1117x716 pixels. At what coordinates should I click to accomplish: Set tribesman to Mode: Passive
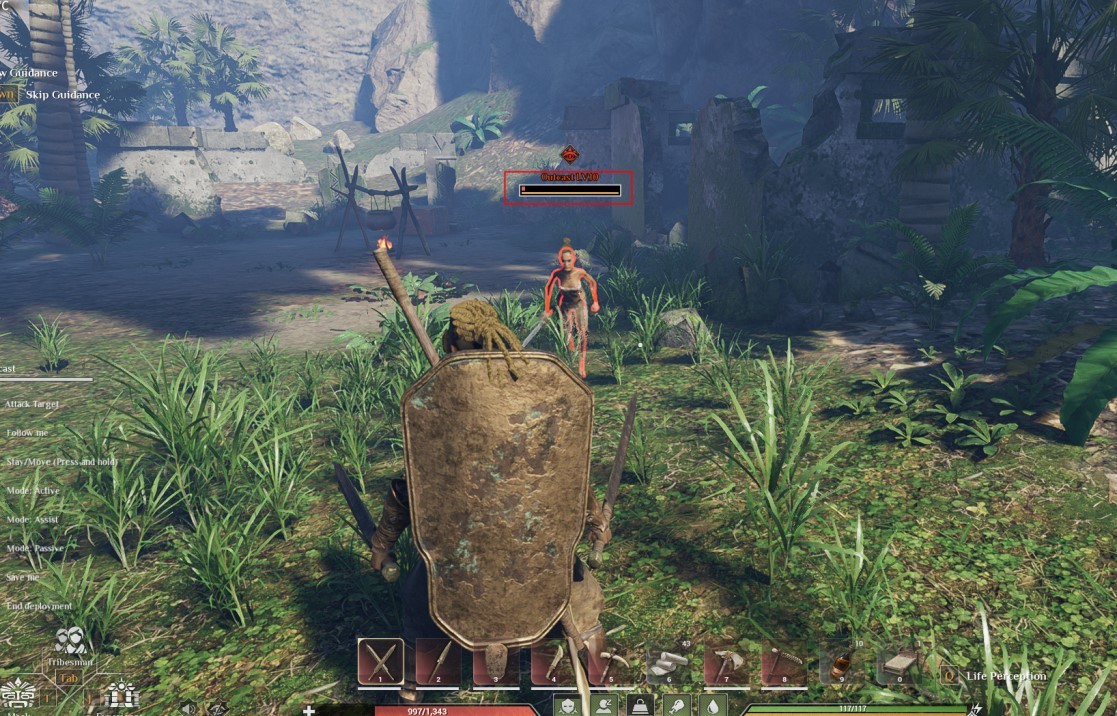coord(35,549)
